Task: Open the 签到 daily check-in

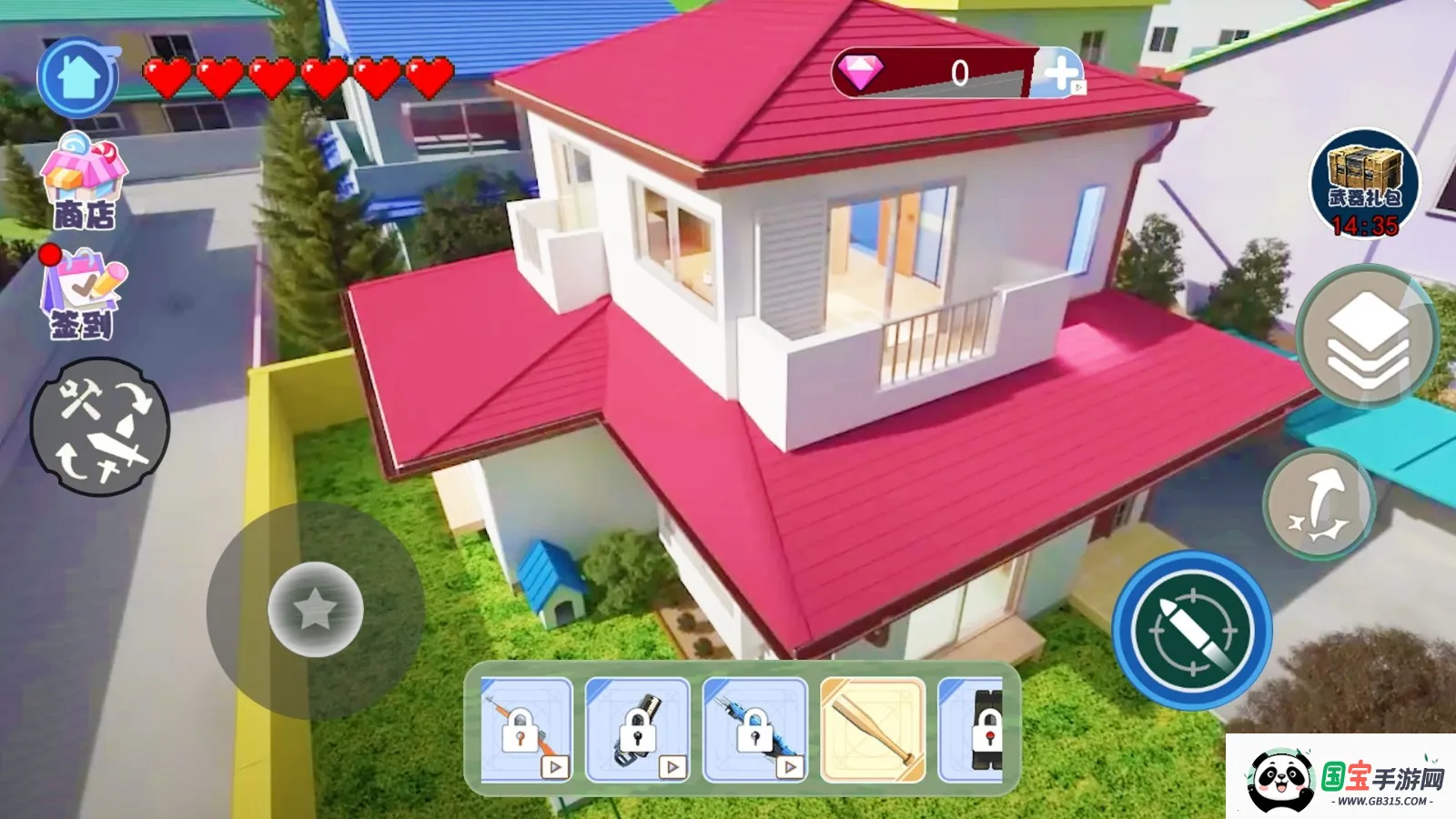Action: (82, 295)
